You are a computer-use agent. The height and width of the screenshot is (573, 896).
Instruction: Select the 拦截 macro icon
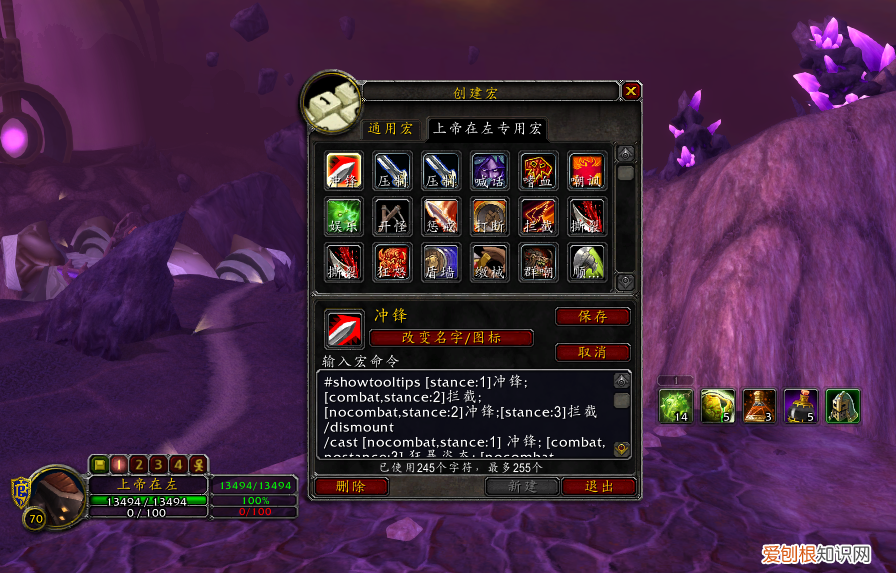click(x=539, y=217)
